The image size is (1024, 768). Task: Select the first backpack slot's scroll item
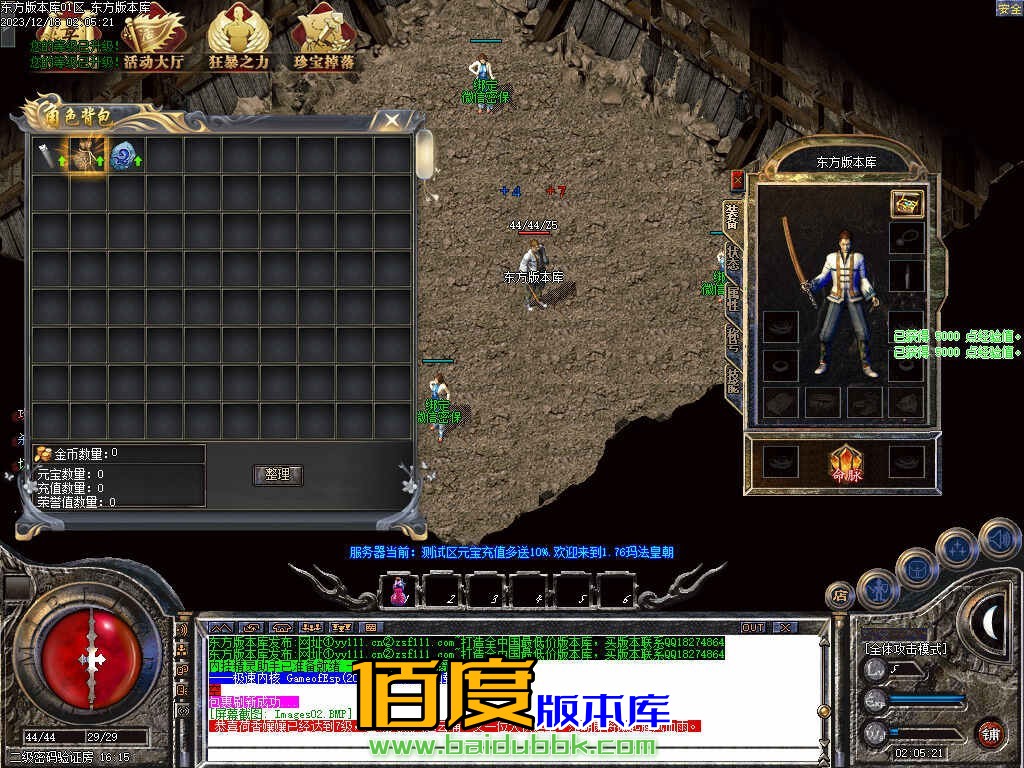[x=49, y=156]
